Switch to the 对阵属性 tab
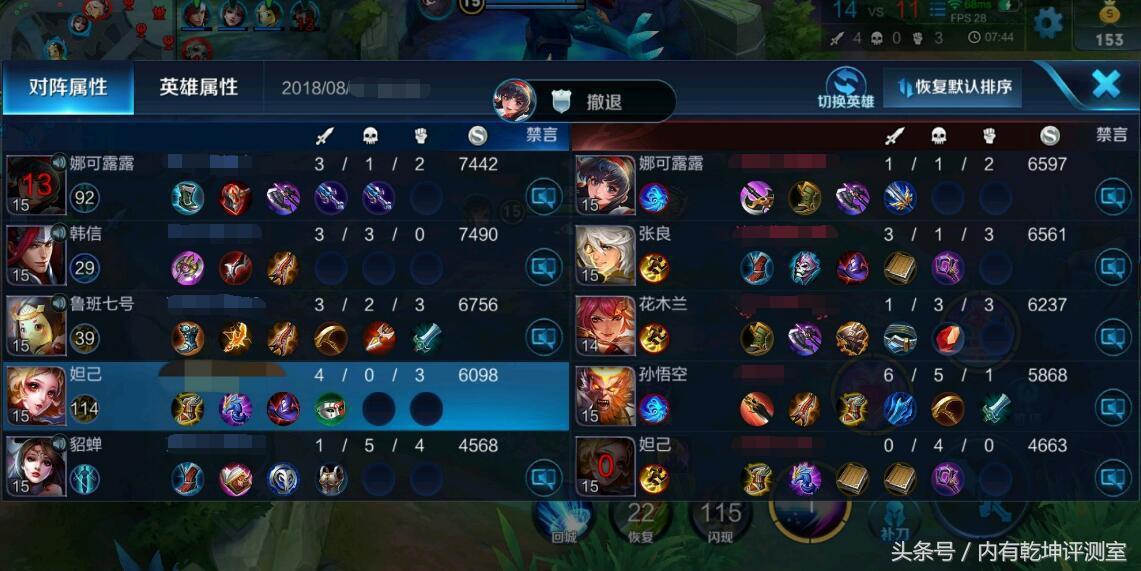The width and height of the screenshot is (1141, 571). [x=68, y=87]
